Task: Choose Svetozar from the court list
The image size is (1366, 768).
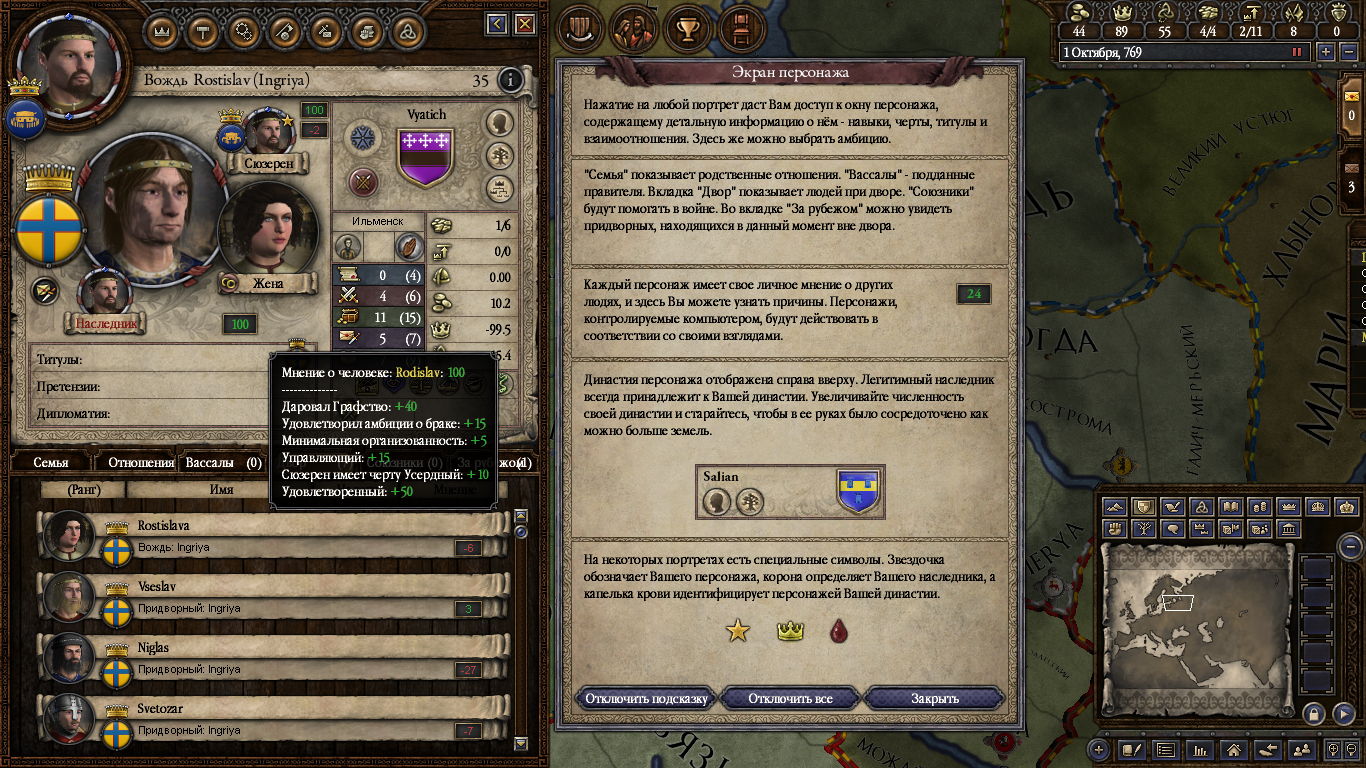Action: tap(270, 720)
